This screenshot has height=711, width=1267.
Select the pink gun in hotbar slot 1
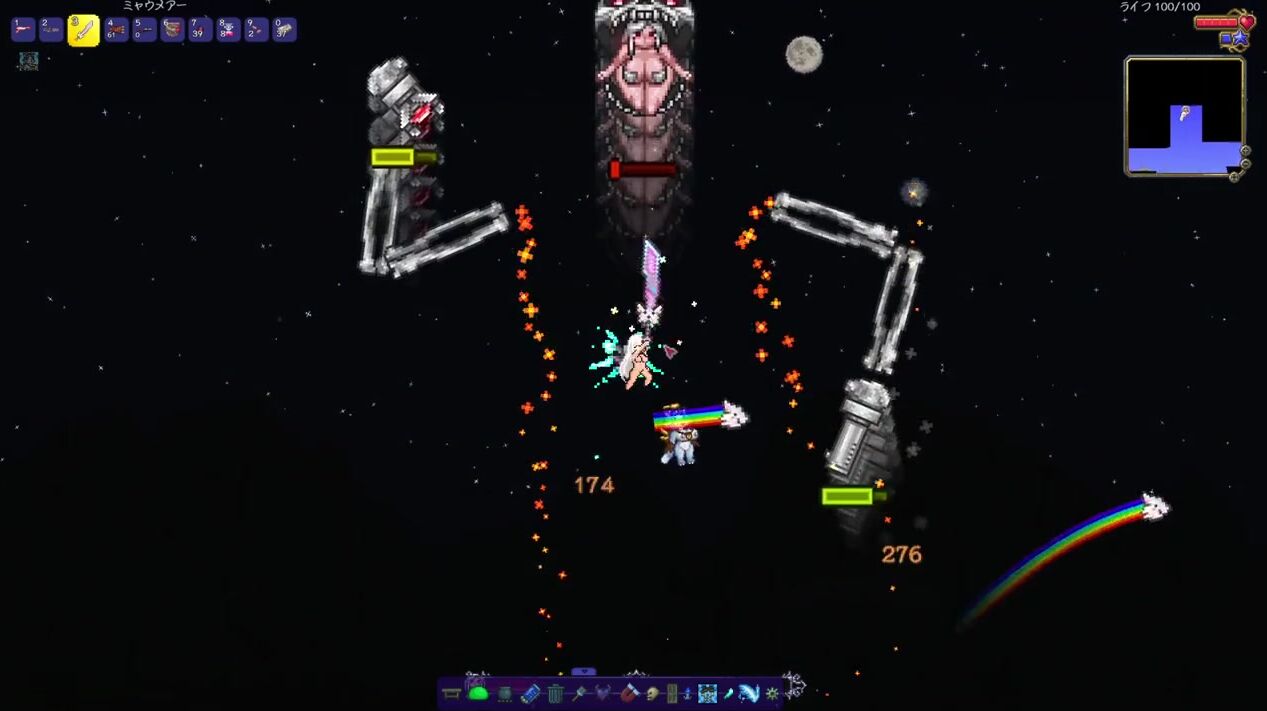click(23, 30)
